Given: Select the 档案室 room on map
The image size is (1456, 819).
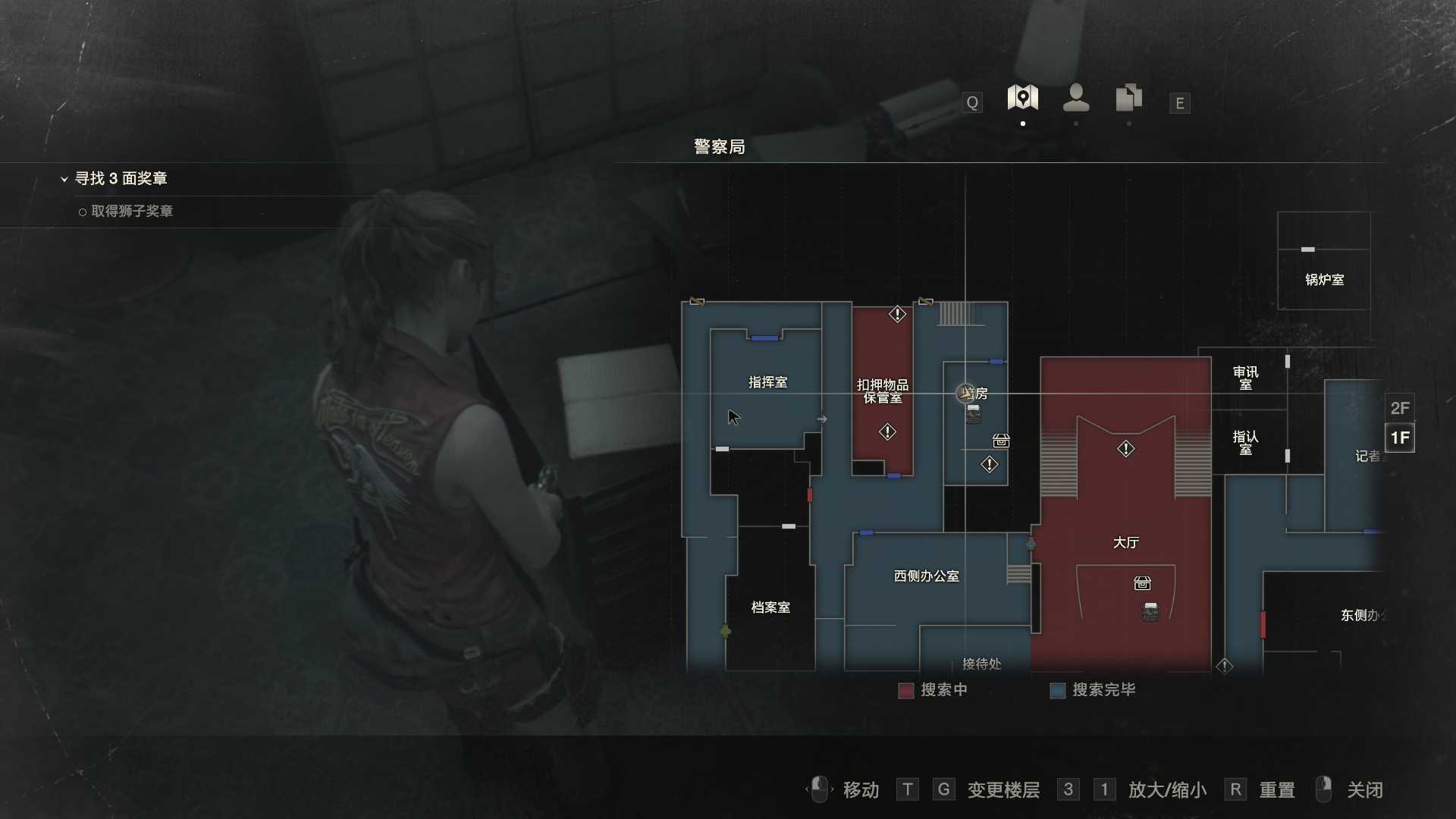Looking at the screenshot, I should (x=770, y=607).
